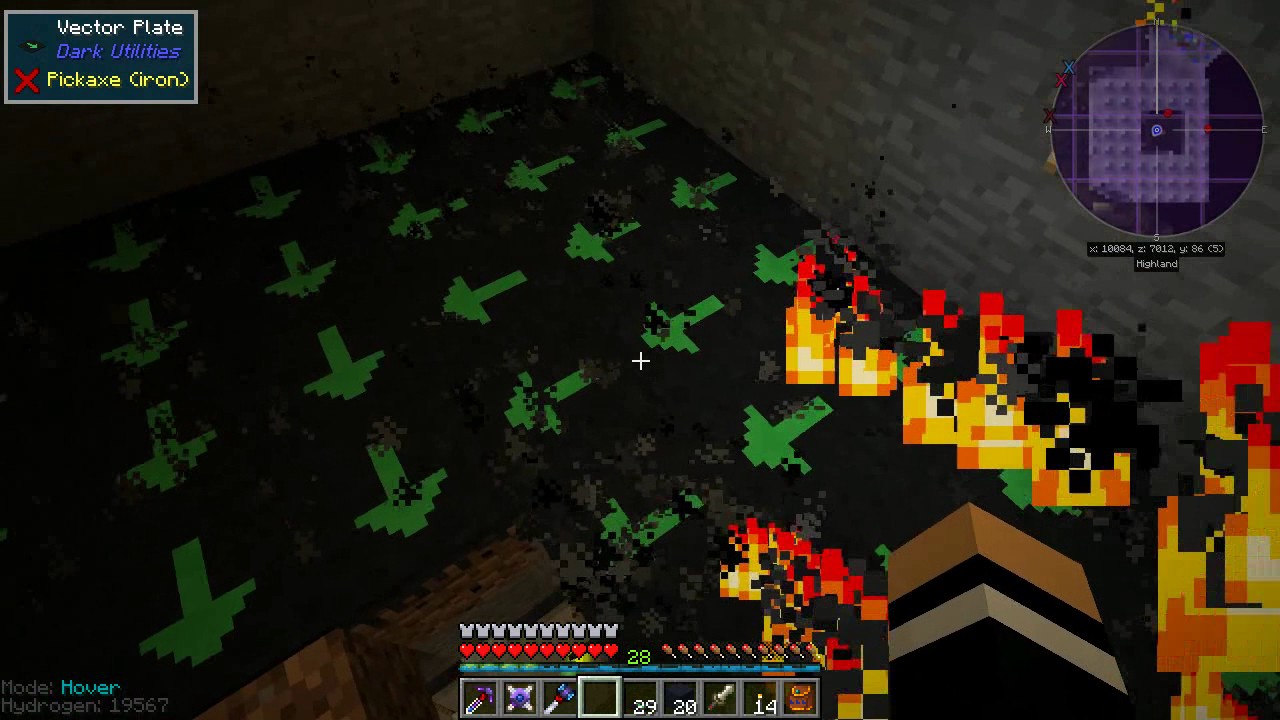Select the sword in the hotbar
Viewport: 1280px width, 720px height.
pyautogui.click(x=721, y=697)
